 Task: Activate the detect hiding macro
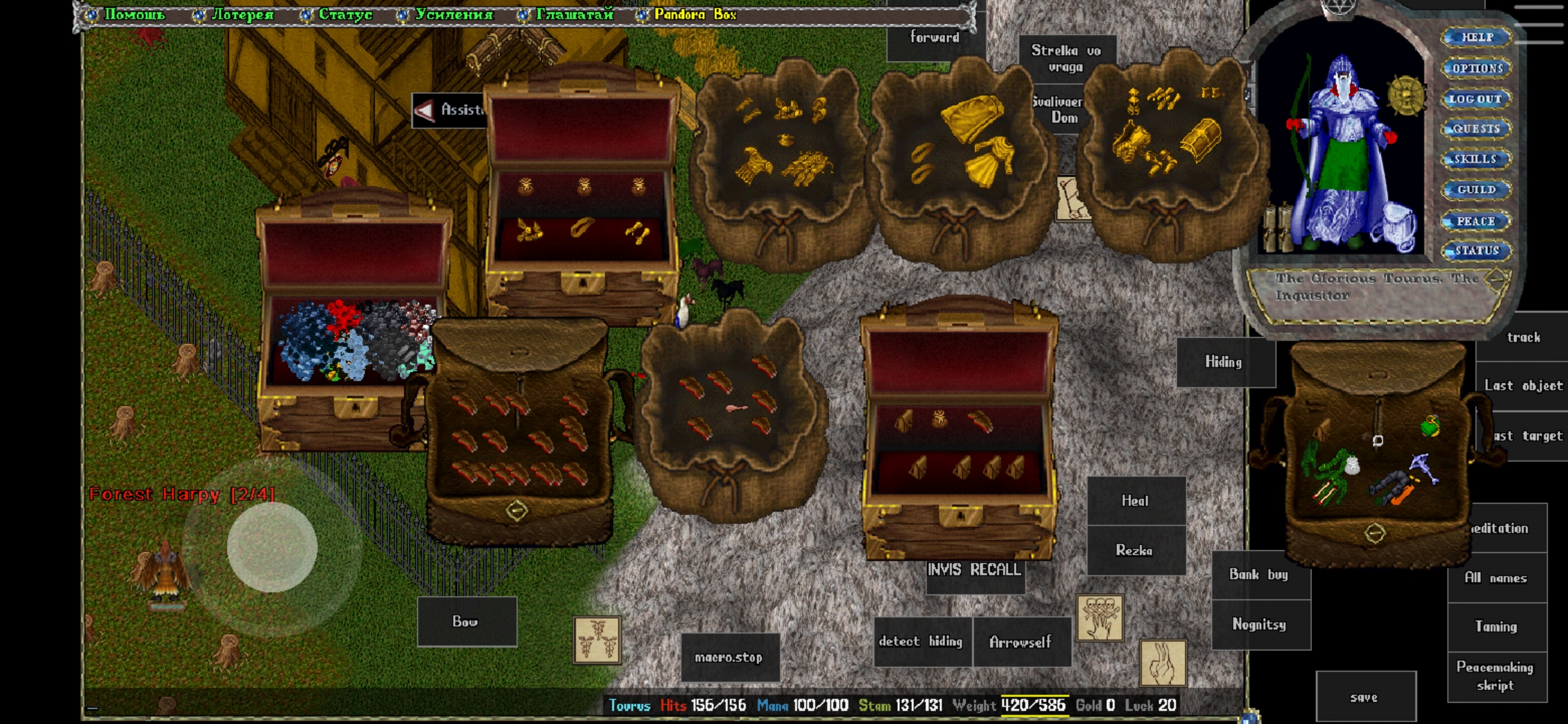click(921, 642)
